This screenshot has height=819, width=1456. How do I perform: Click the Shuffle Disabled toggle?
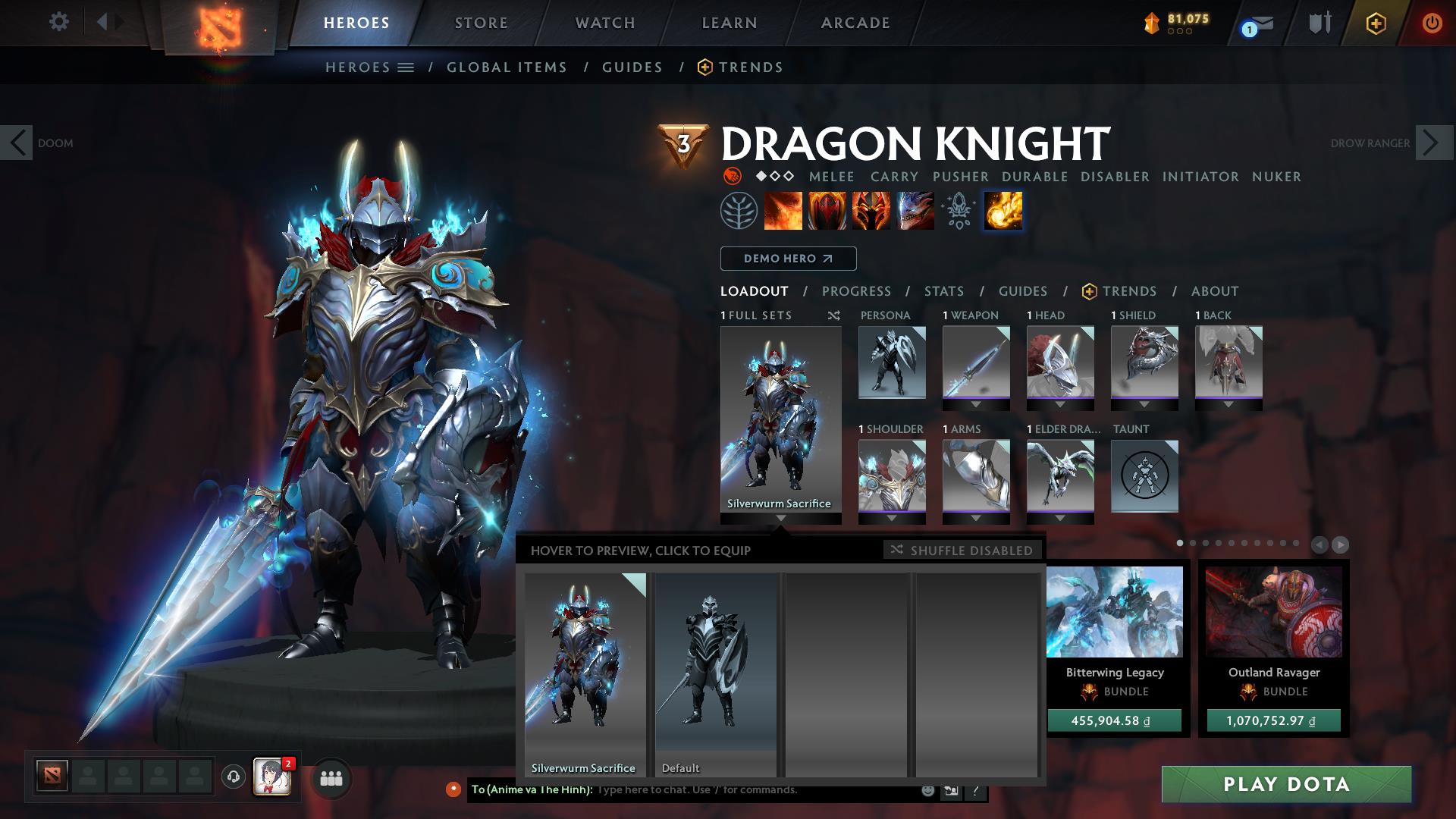click(x=962, y=551)
